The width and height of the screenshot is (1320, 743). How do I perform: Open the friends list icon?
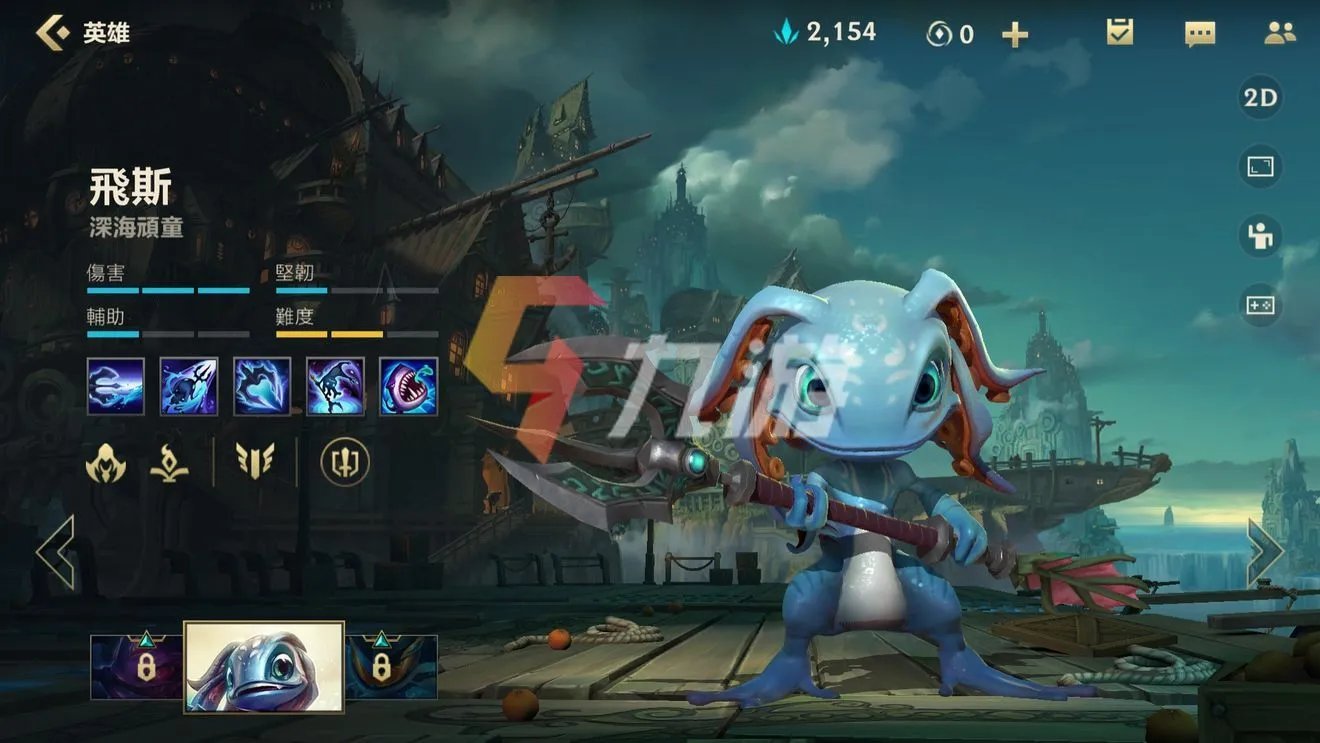tap(1279, 33)
